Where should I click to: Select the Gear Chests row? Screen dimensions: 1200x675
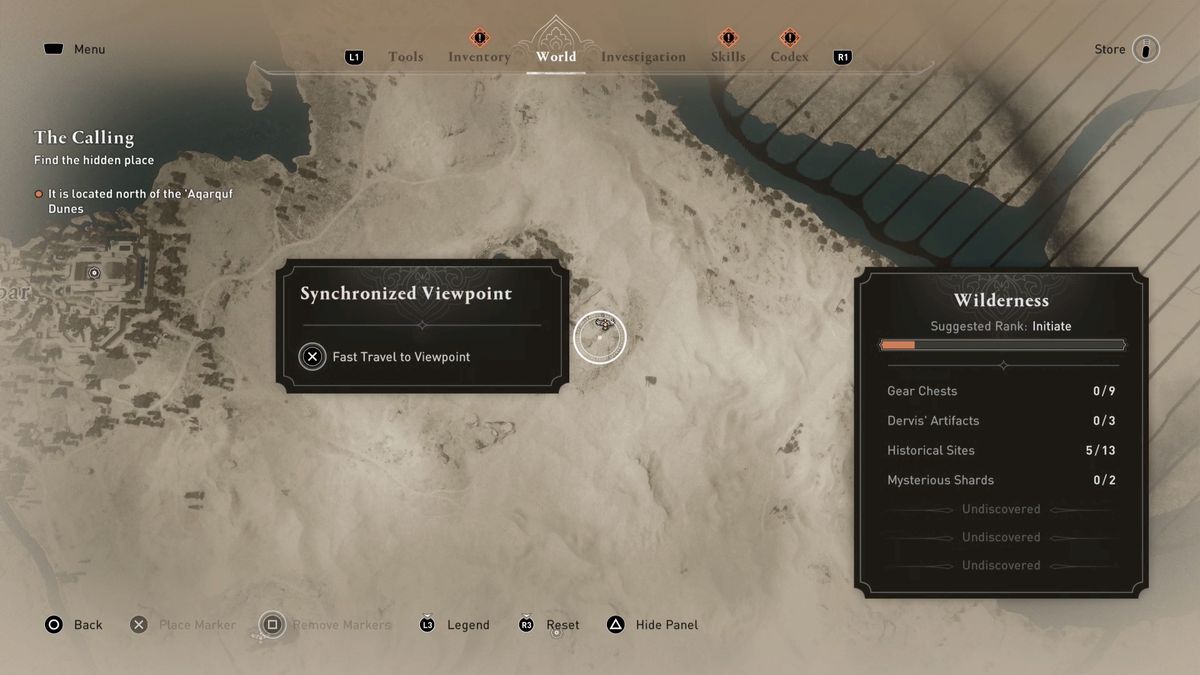click(x=1001, y=391)
